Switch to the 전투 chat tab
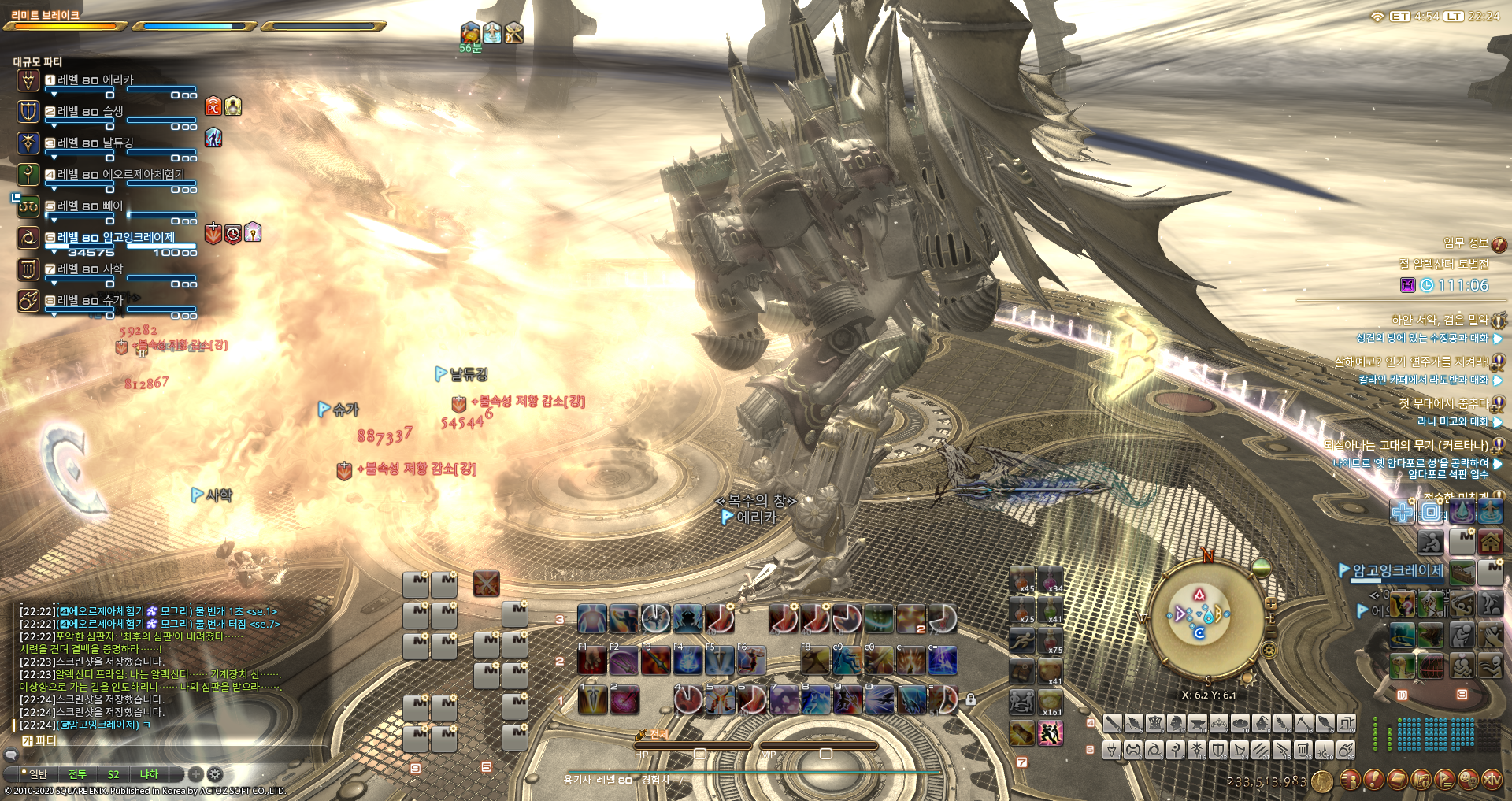Screen dimensions: 1512x801 pyautogui.click(x=77, y=774)
